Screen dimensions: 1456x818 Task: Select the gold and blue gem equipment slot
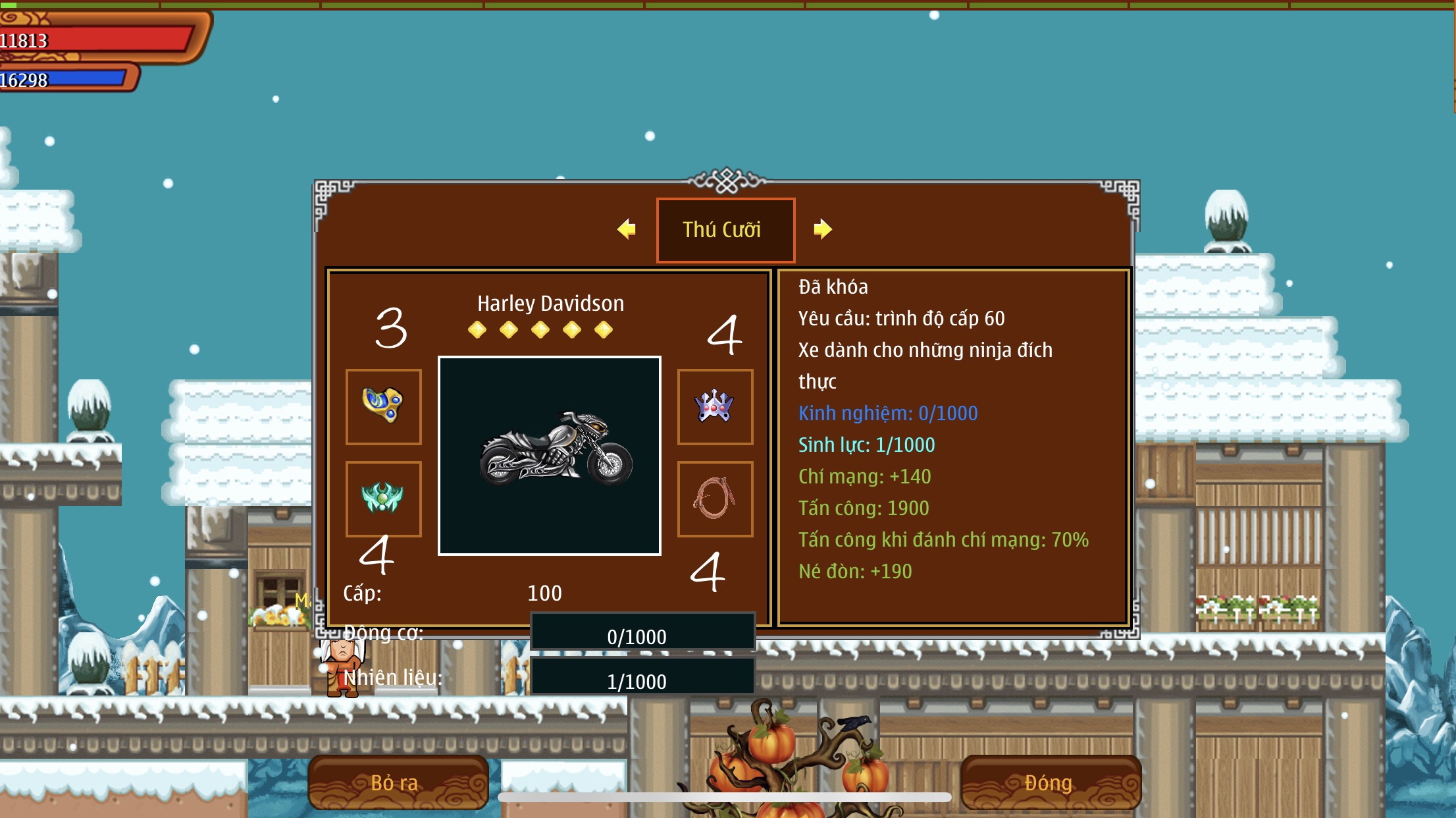click(384, 406)
